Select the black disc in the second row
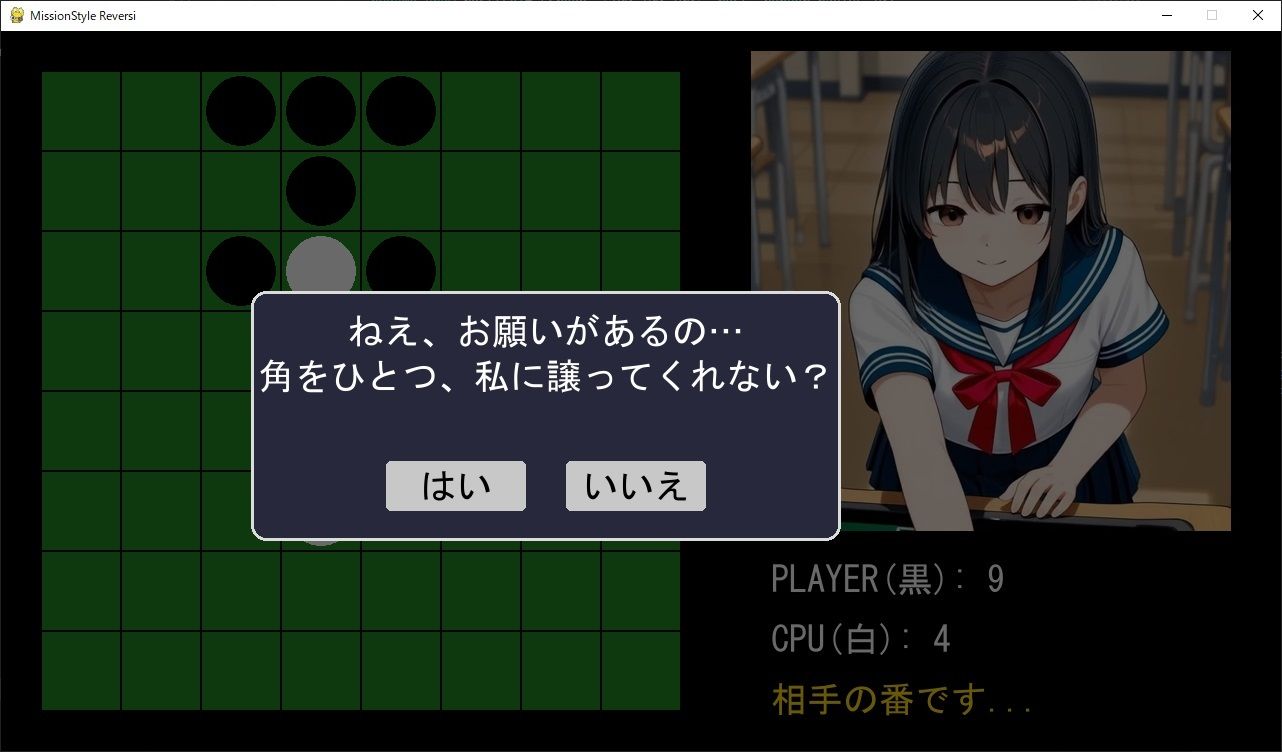 coord(320,190)
